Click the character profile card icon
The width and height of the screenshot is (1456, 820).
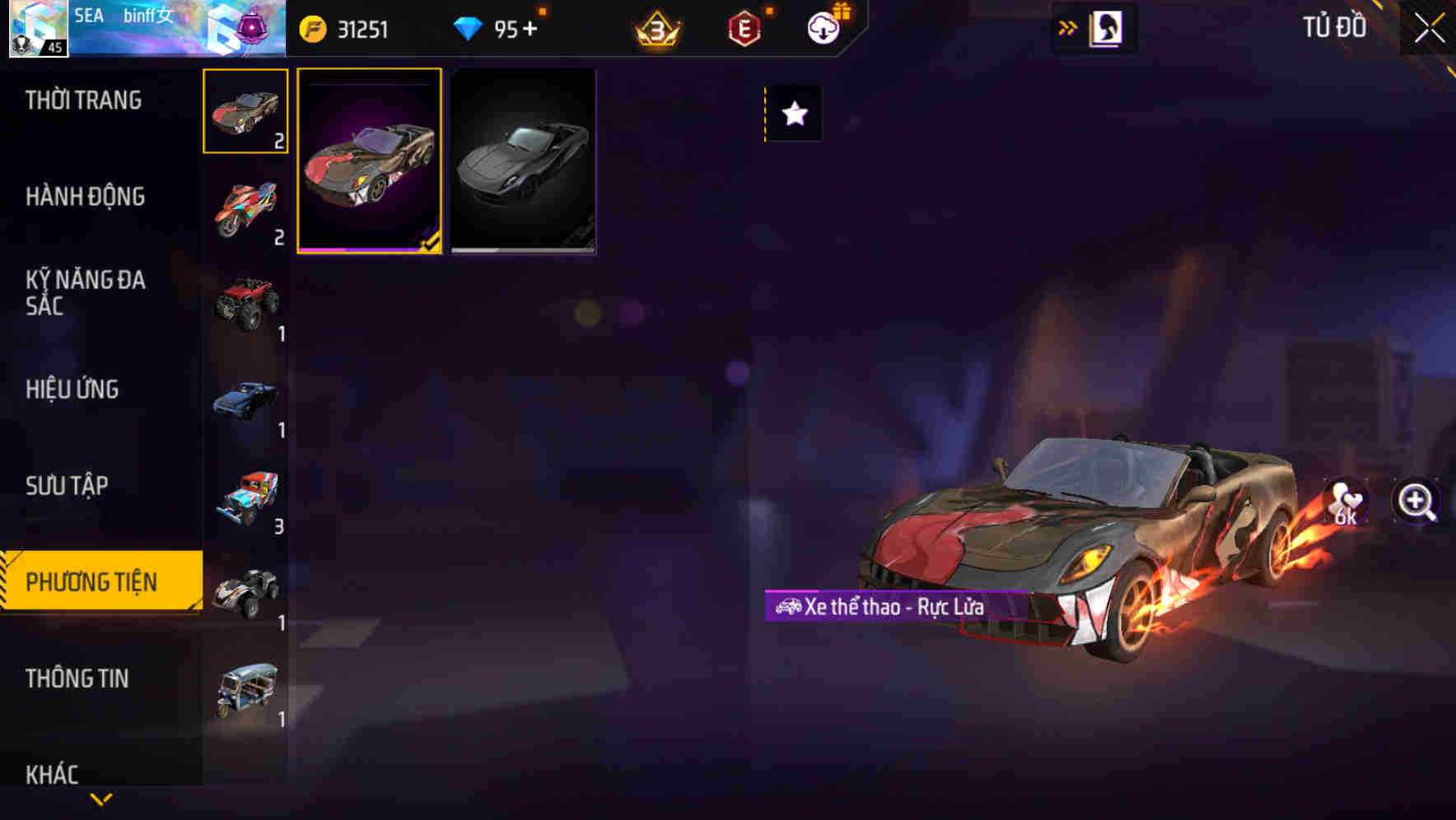pyautogui.click(x=1107, y=27)
